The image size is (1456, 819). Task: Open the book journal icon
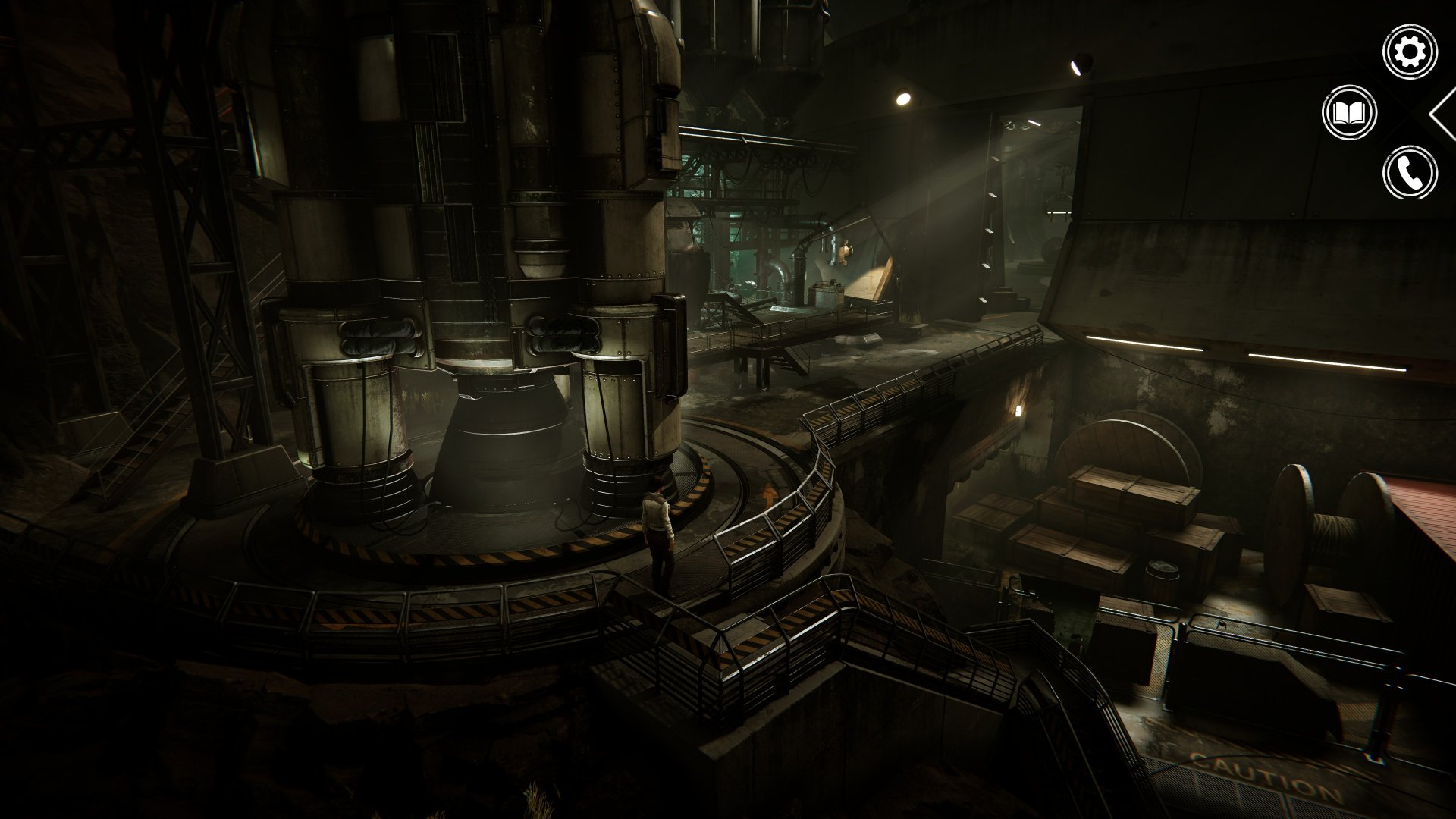point(1349,113)
